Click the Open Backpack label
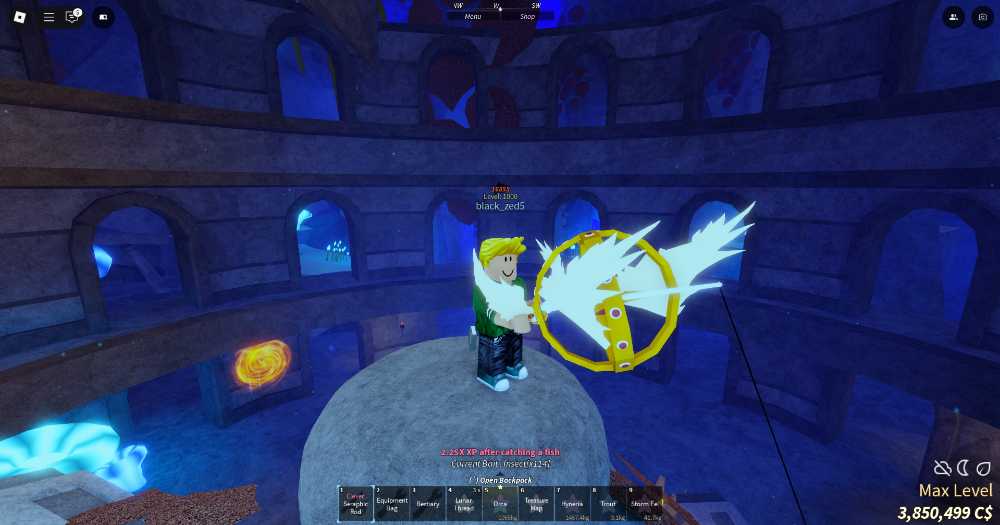 coord(500,479)
